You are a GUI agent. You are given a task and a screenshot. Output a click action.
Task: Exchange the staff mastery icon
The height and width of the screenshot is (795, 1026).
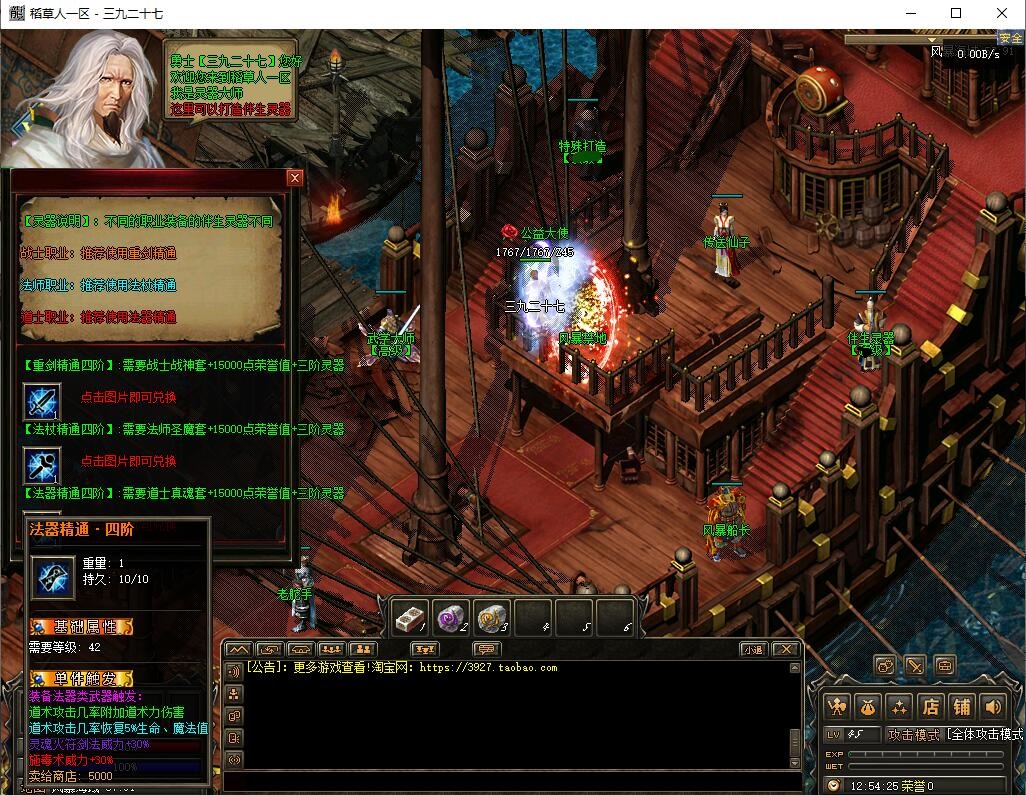[x=42, y=465]
